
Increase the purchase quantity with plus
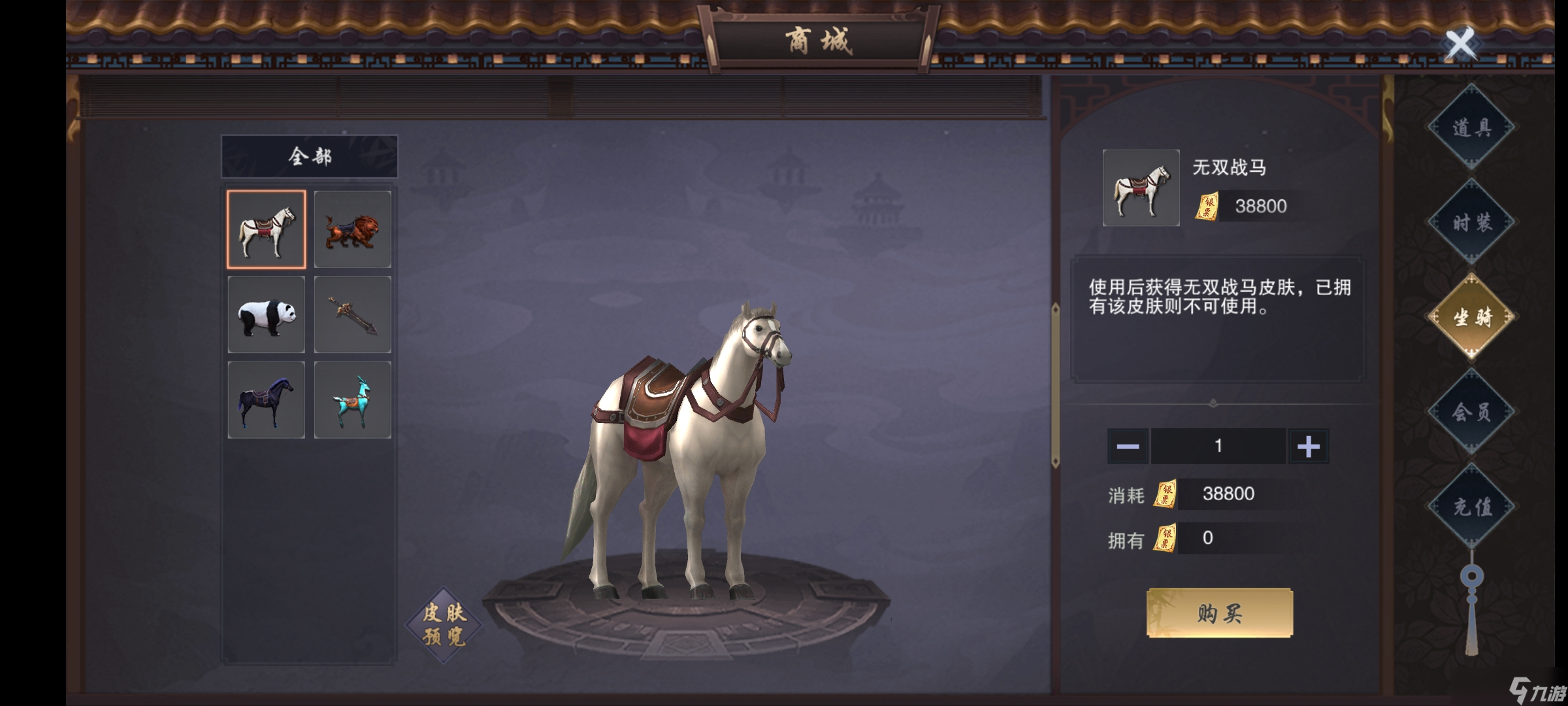click(x=1308, y=446)
